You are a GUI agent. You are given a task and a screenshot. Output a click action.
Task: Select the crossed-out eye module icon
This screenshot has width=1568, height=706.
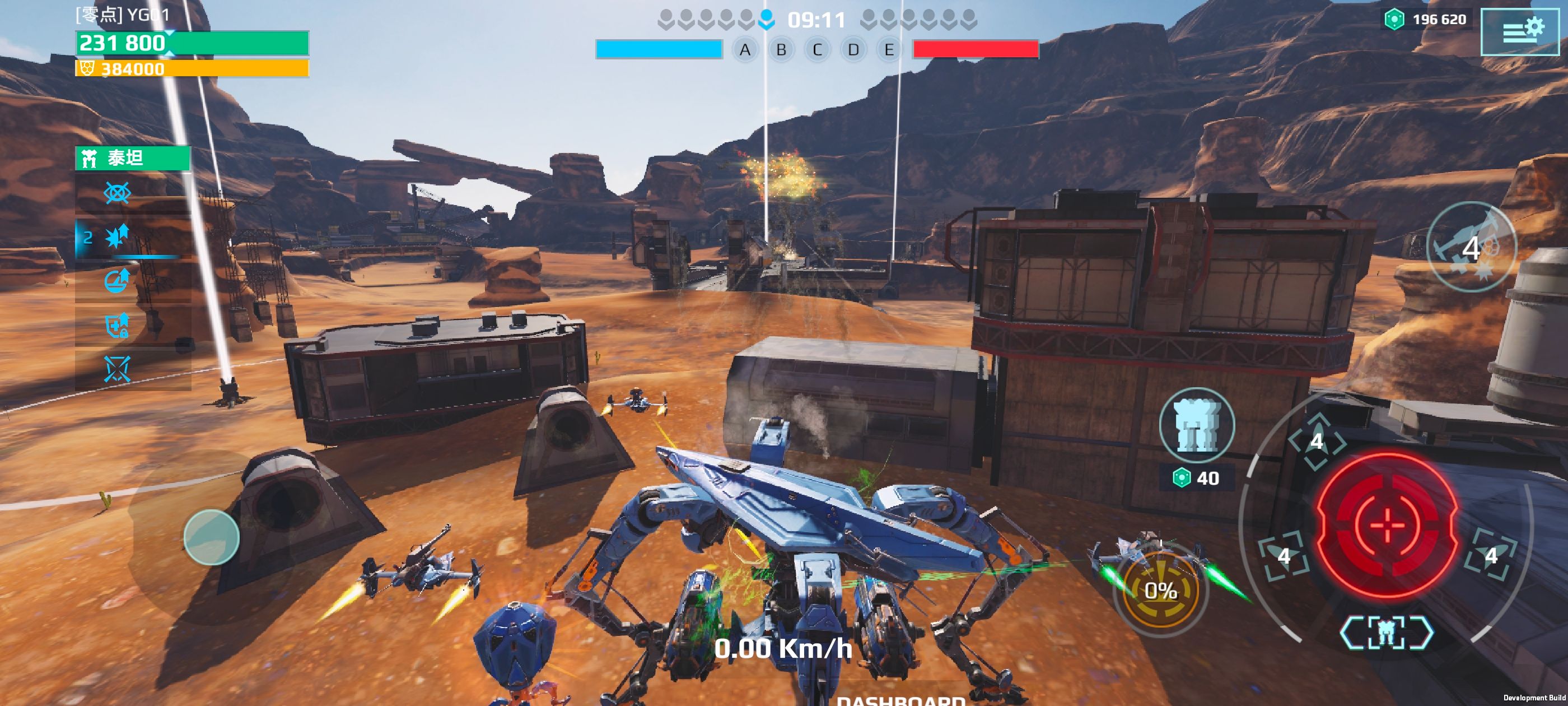pos(118,194)
